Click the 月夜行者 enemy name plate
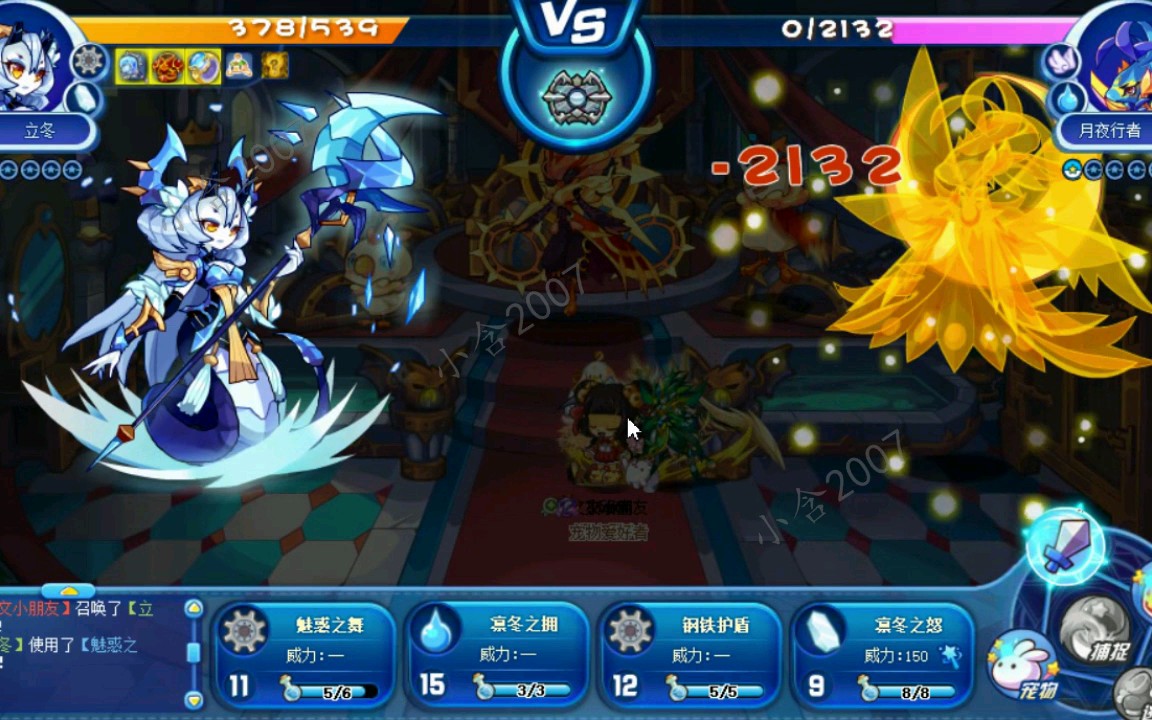Image resolution: width=1152 pixels, height=720 pixels. click(x=1108, y=131)
